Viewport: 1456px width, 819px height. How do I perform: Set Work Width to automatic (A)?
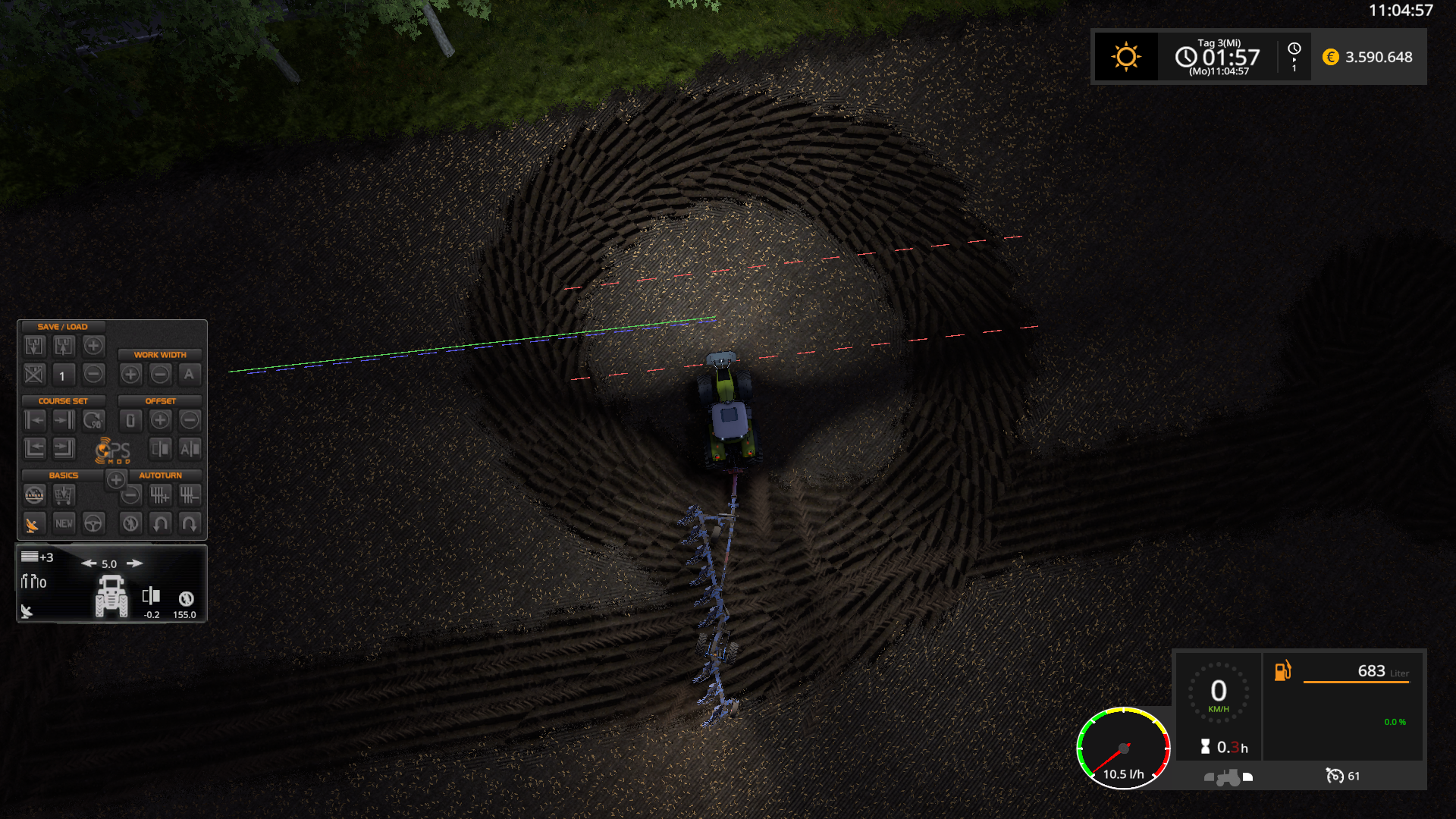190,374
